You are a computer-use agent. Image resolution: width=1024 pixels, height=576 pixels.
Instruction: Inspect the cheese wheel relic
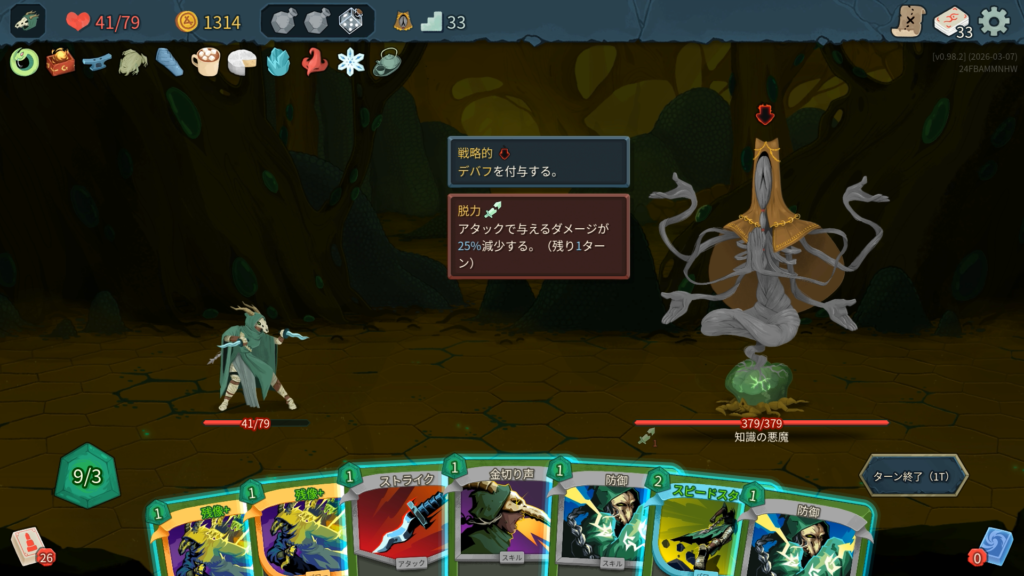(x=241, y=62)
